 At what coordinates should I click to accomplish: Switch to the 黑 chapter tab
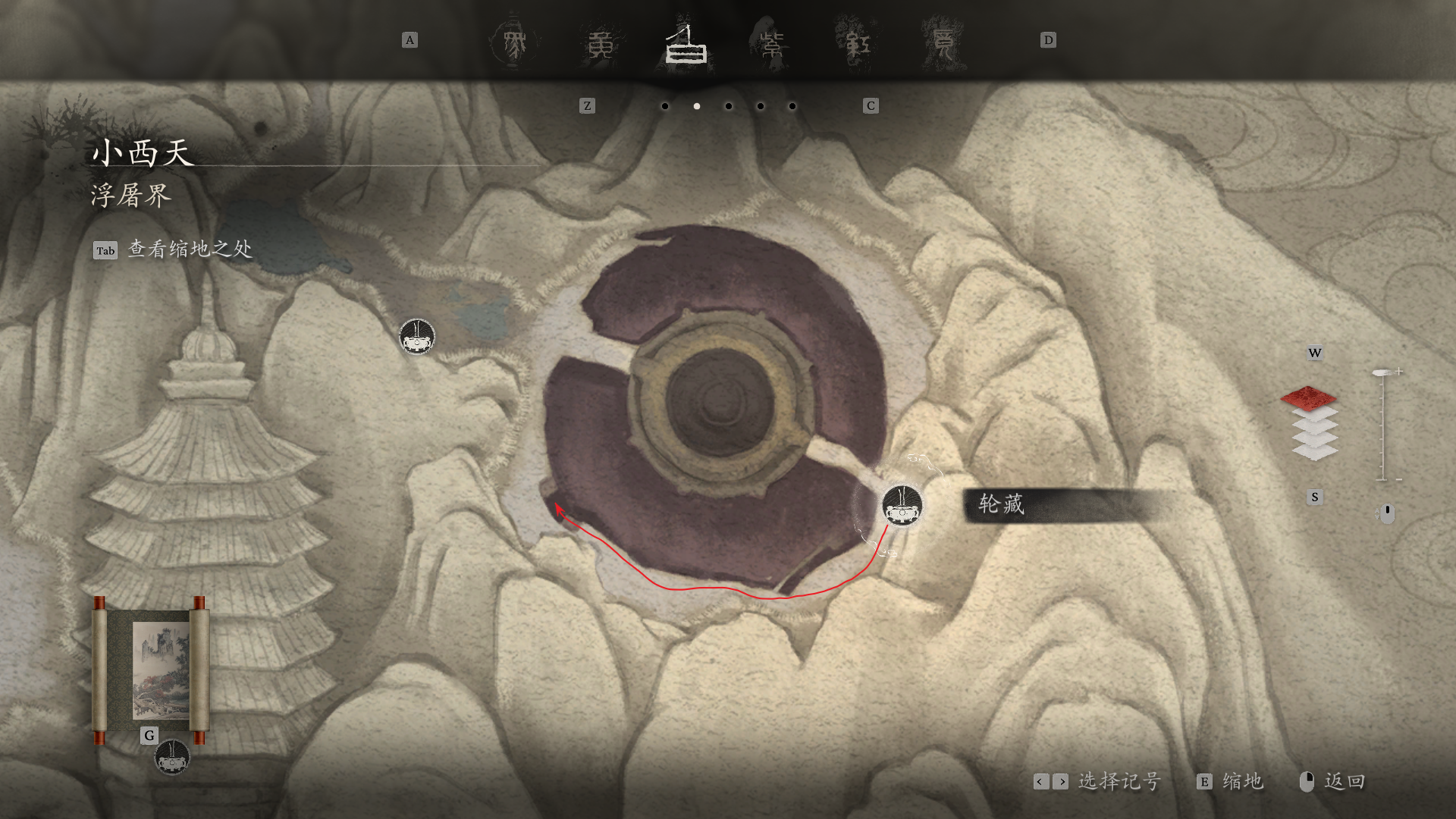[515, 44]
